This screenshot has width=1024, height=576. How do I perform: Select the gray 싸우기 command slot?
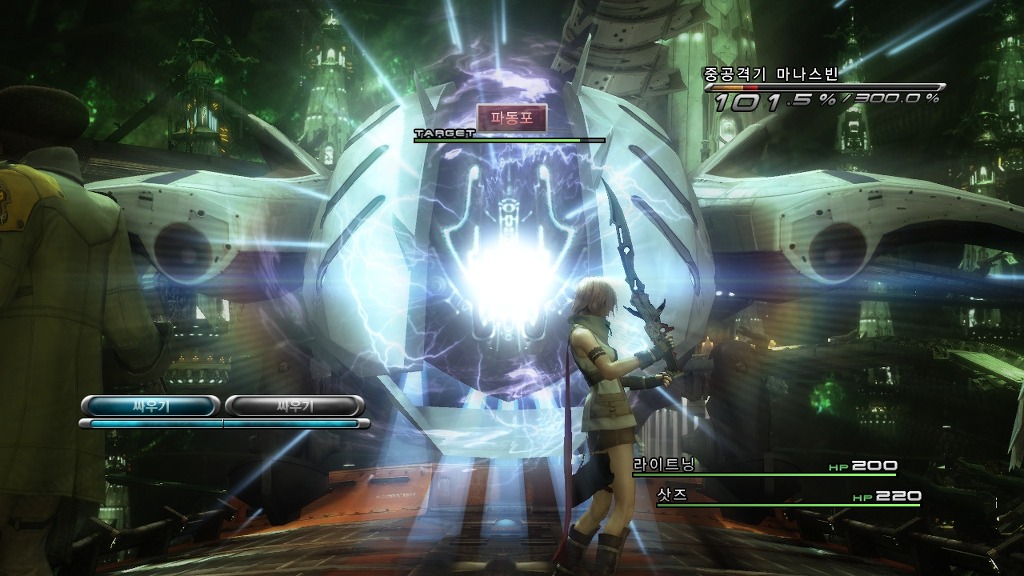coord(293,406)
